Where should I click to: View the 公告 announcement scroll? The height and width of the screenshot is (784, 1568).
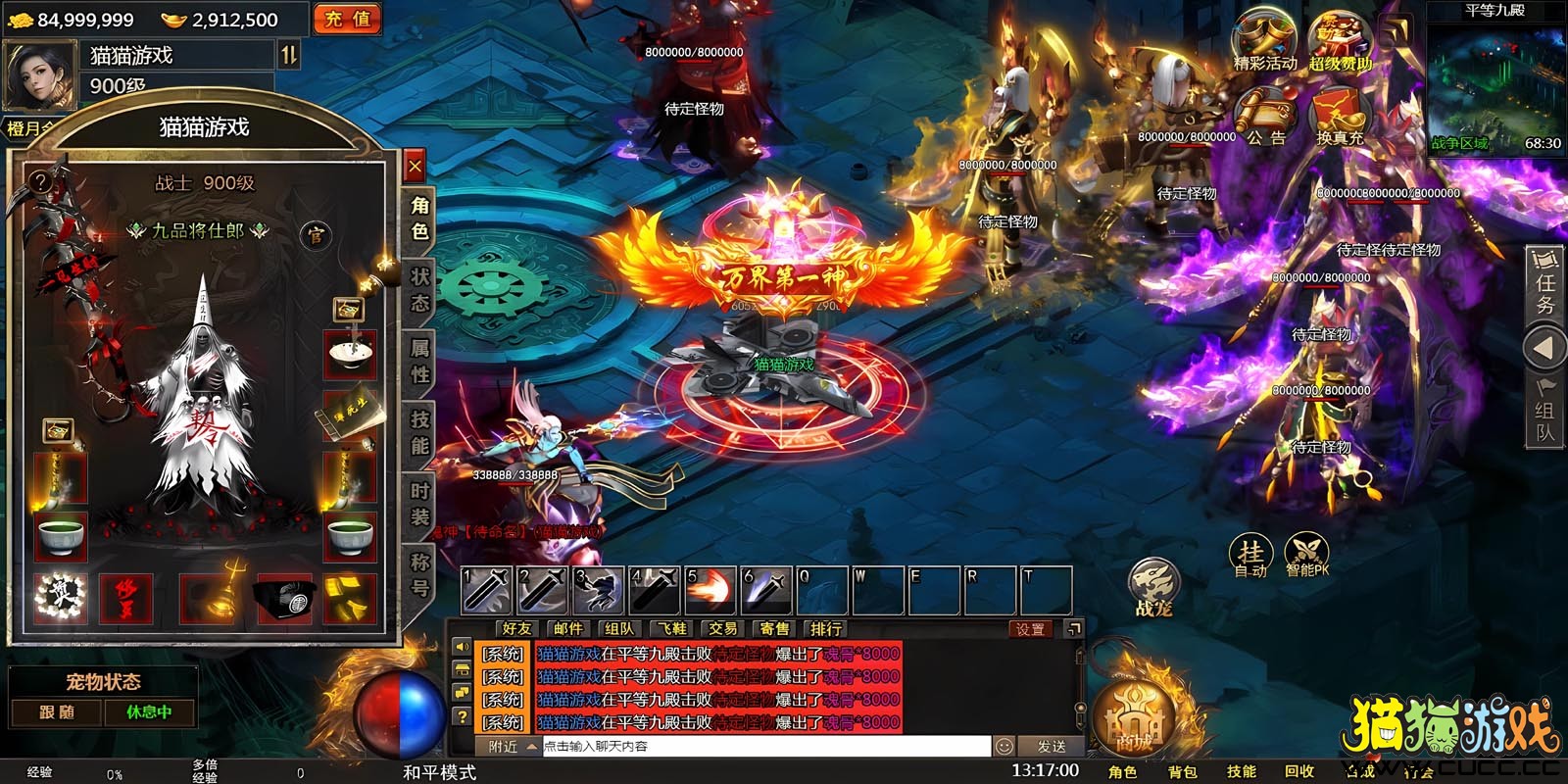tap(1264, 116)
